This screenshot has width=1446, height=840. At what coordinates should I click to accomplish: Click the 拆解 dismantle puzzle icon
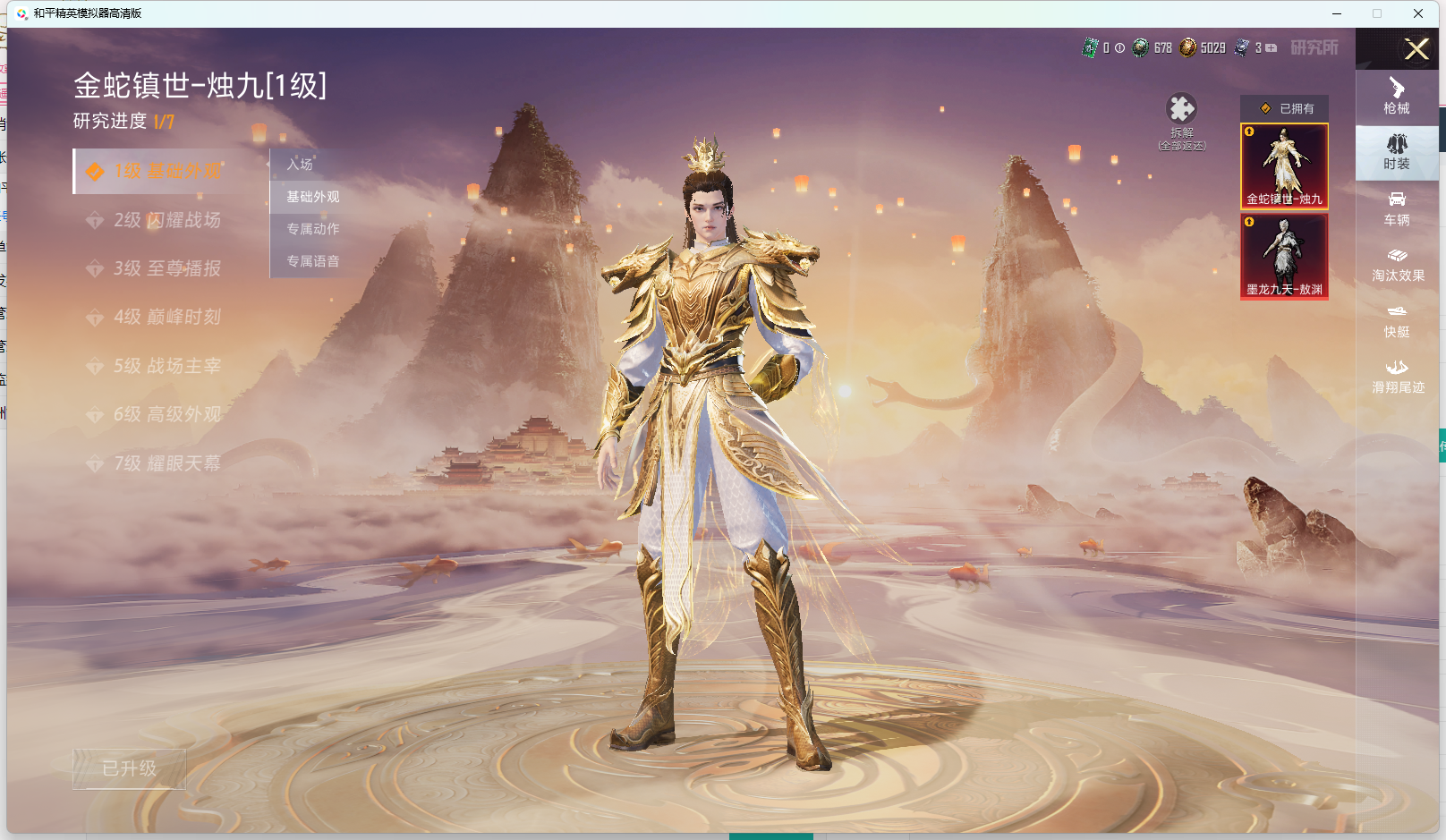click(1181, 109)
